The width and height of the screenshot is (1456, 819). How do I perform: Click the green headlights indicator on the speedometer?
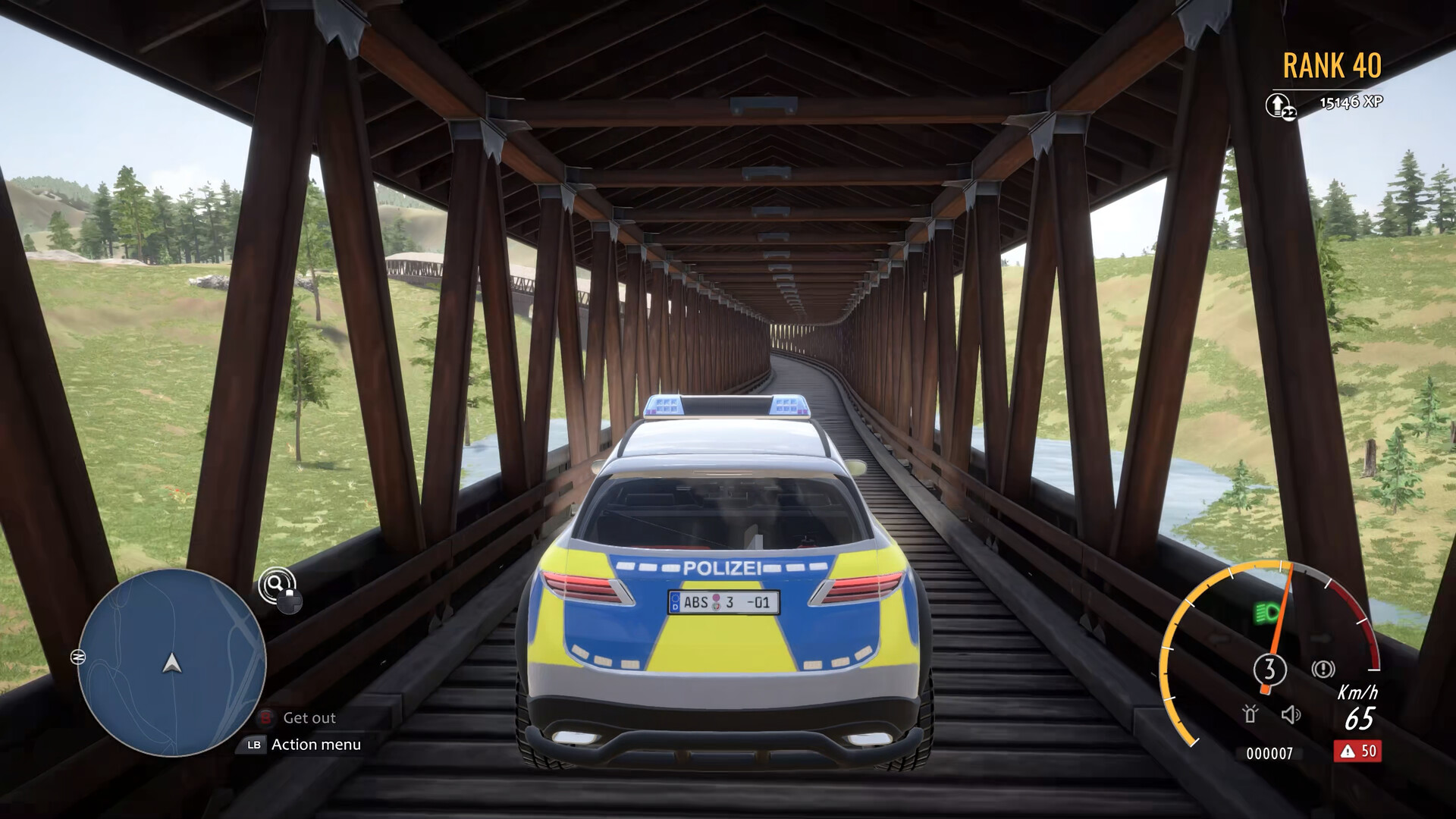(1266, 612)
